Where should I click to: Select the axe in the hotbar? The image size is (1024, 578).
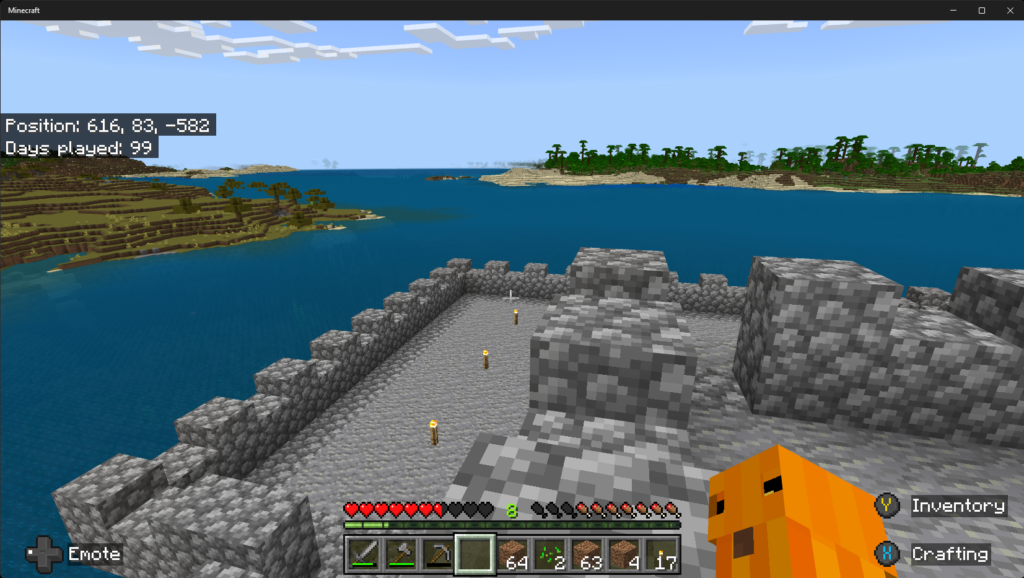coord(400,553)
